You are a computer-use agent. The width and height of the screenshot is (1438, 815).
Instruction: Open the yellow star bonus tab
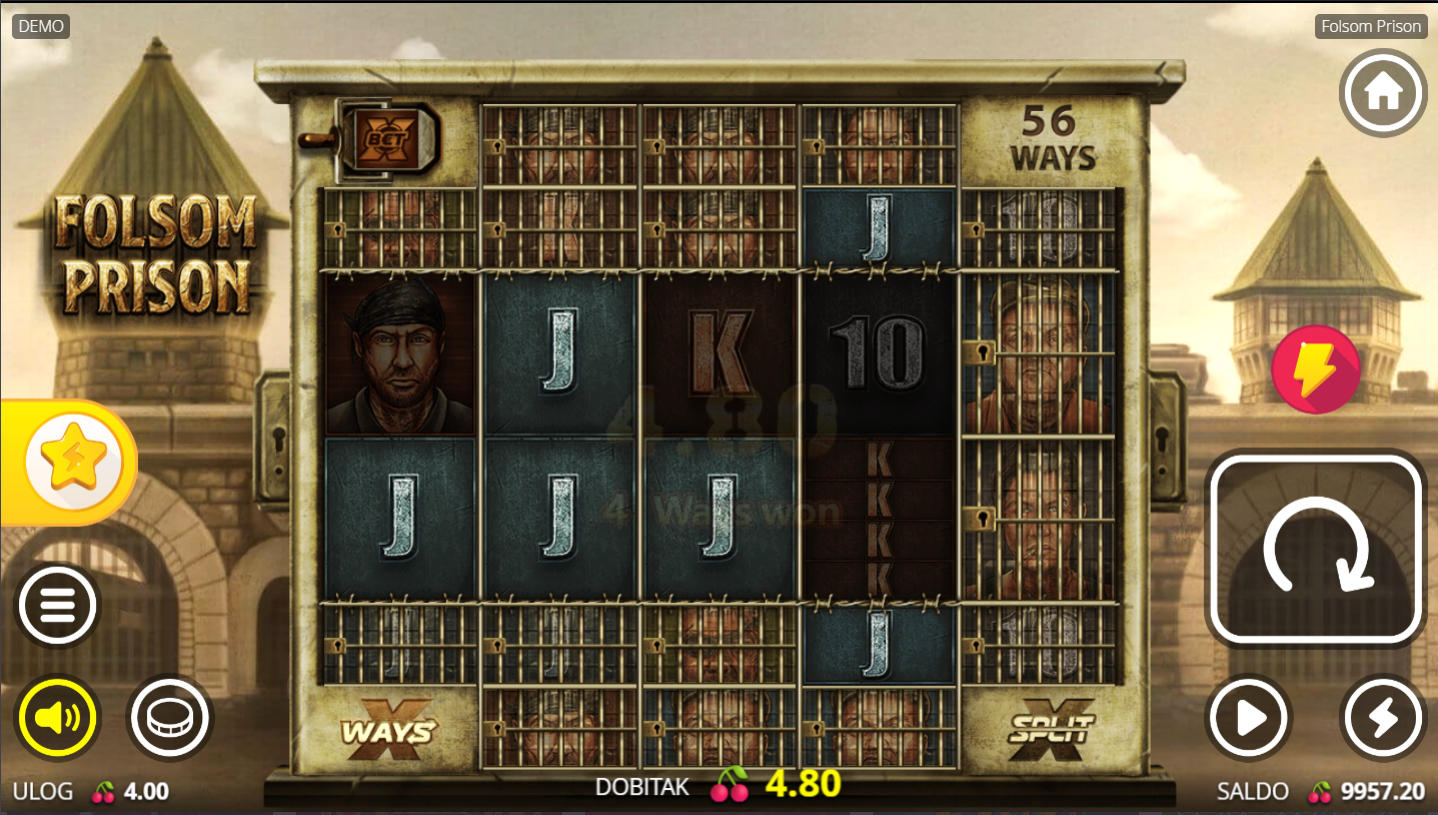[x=73, y=462]
